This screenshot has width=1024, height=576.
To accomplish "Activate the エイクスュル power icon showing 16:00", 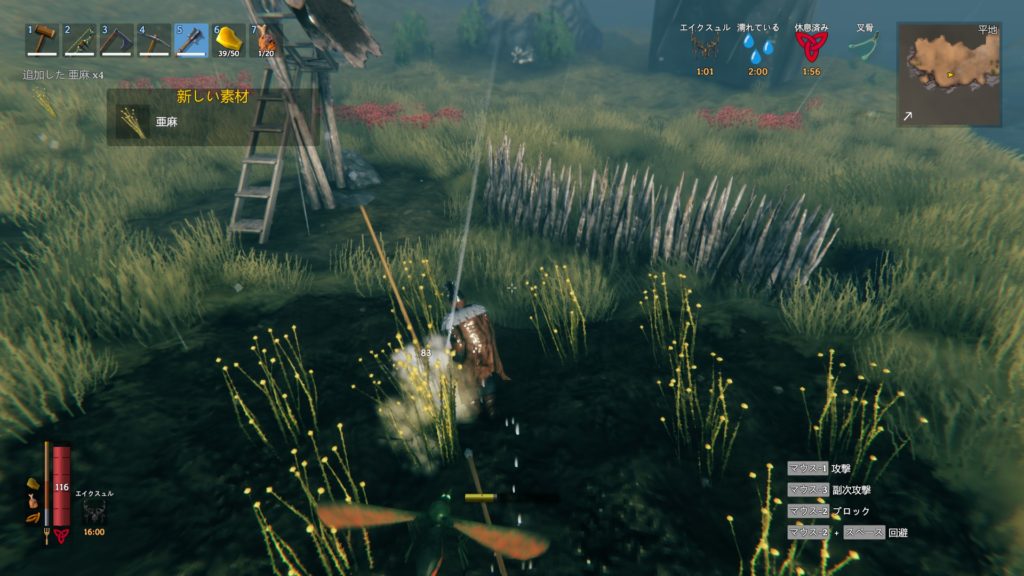I will pyautogui.click(x=95, y=512).
